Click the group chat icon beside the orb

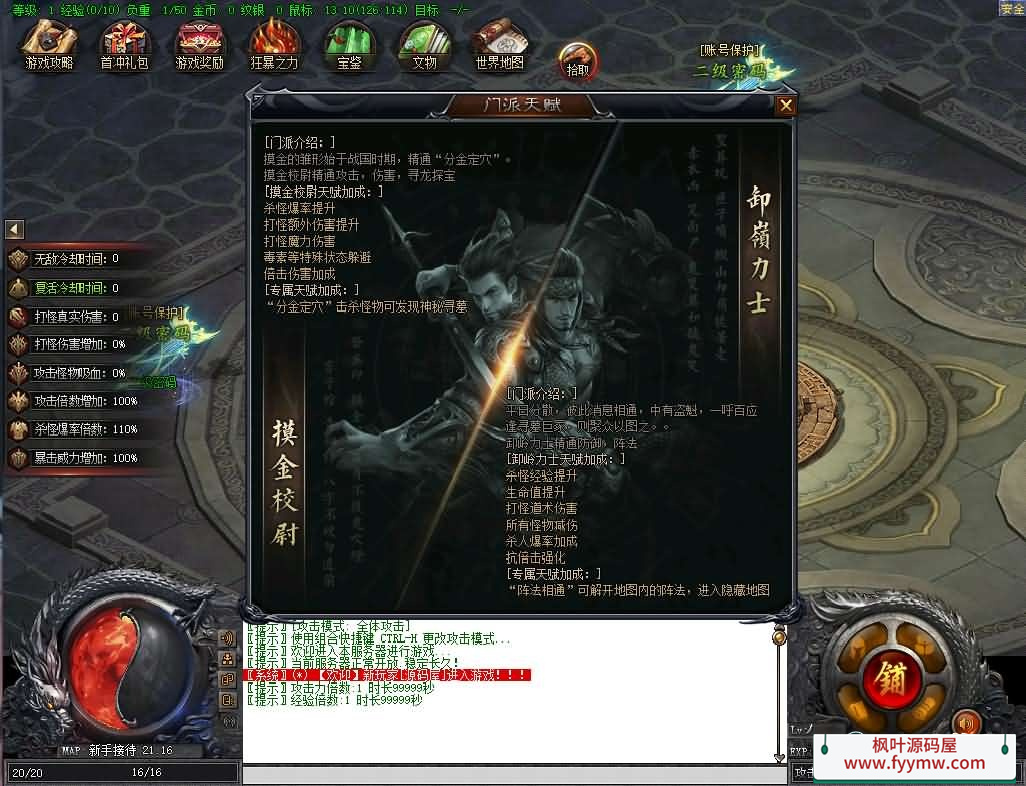point(227,658)
